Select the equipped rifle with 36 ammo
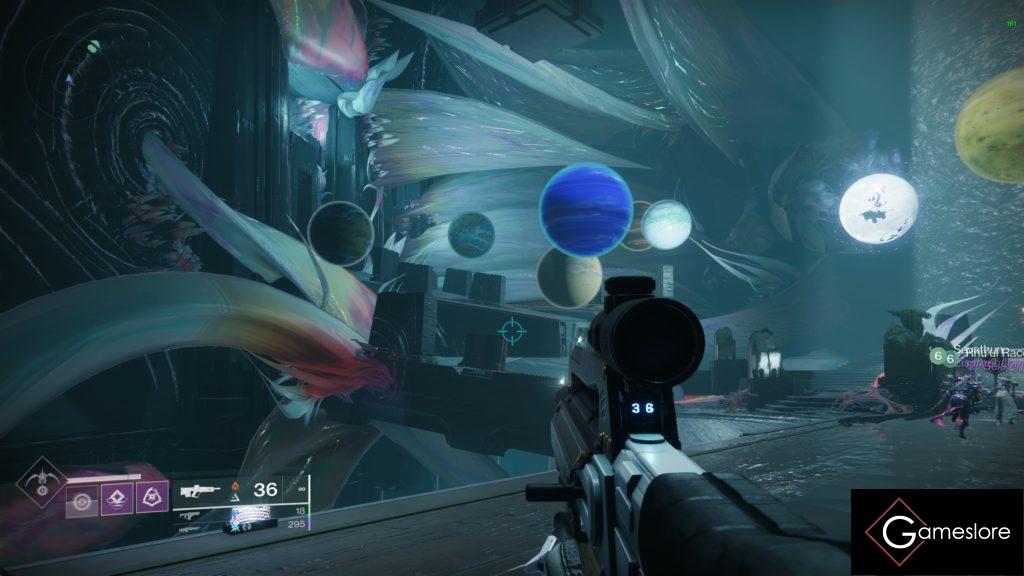This screenshot has width=1024, height=576. (x=200, y=491)
